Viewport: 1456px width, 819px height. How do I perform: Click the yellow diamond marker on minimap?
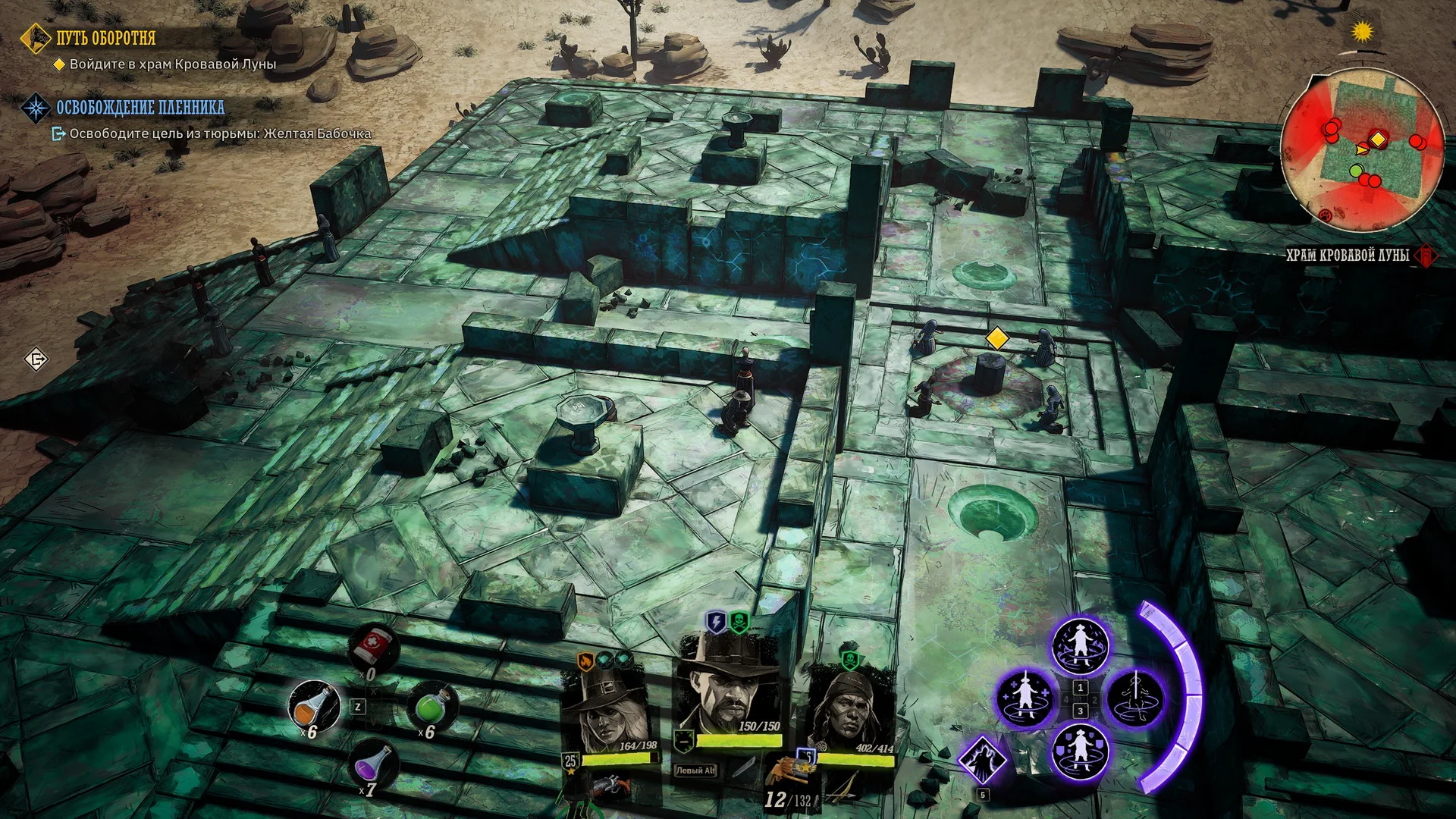click(1377, 140)
